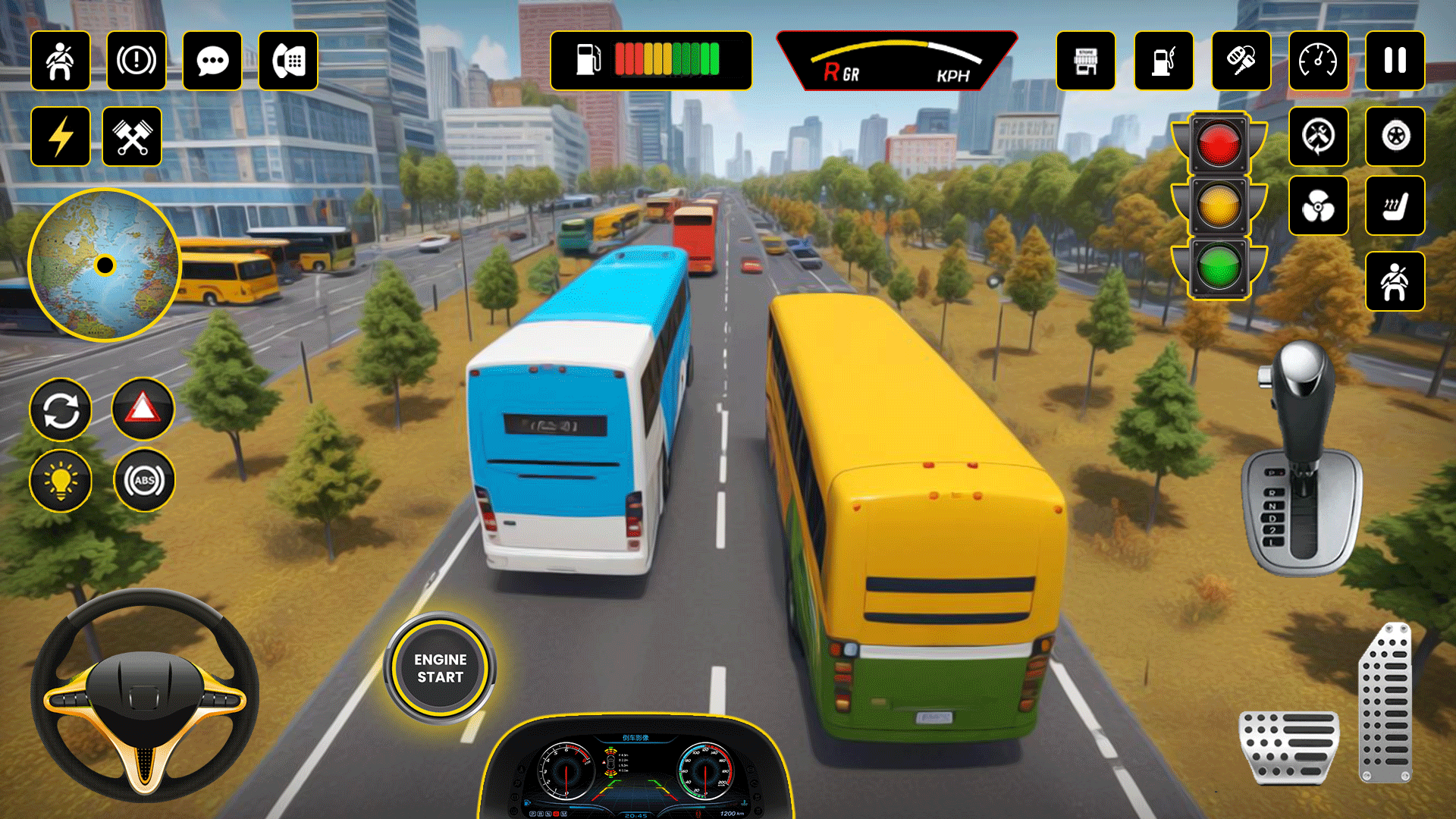Open the speedometer gauge icon
This screenshot has width=1456, height=819.
click(1319, 61)
